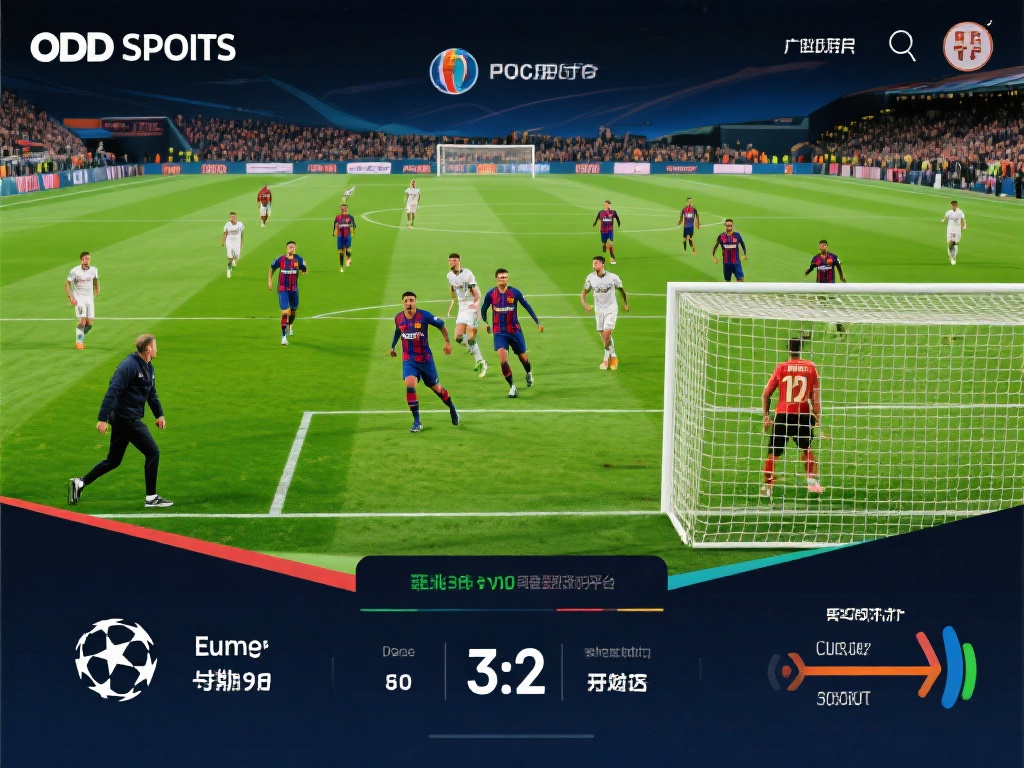This screenshot has height=768, width=1024.
Task: Click the starred soccer ball emblem
Action: pyautogui.click(x=116, y=660)
